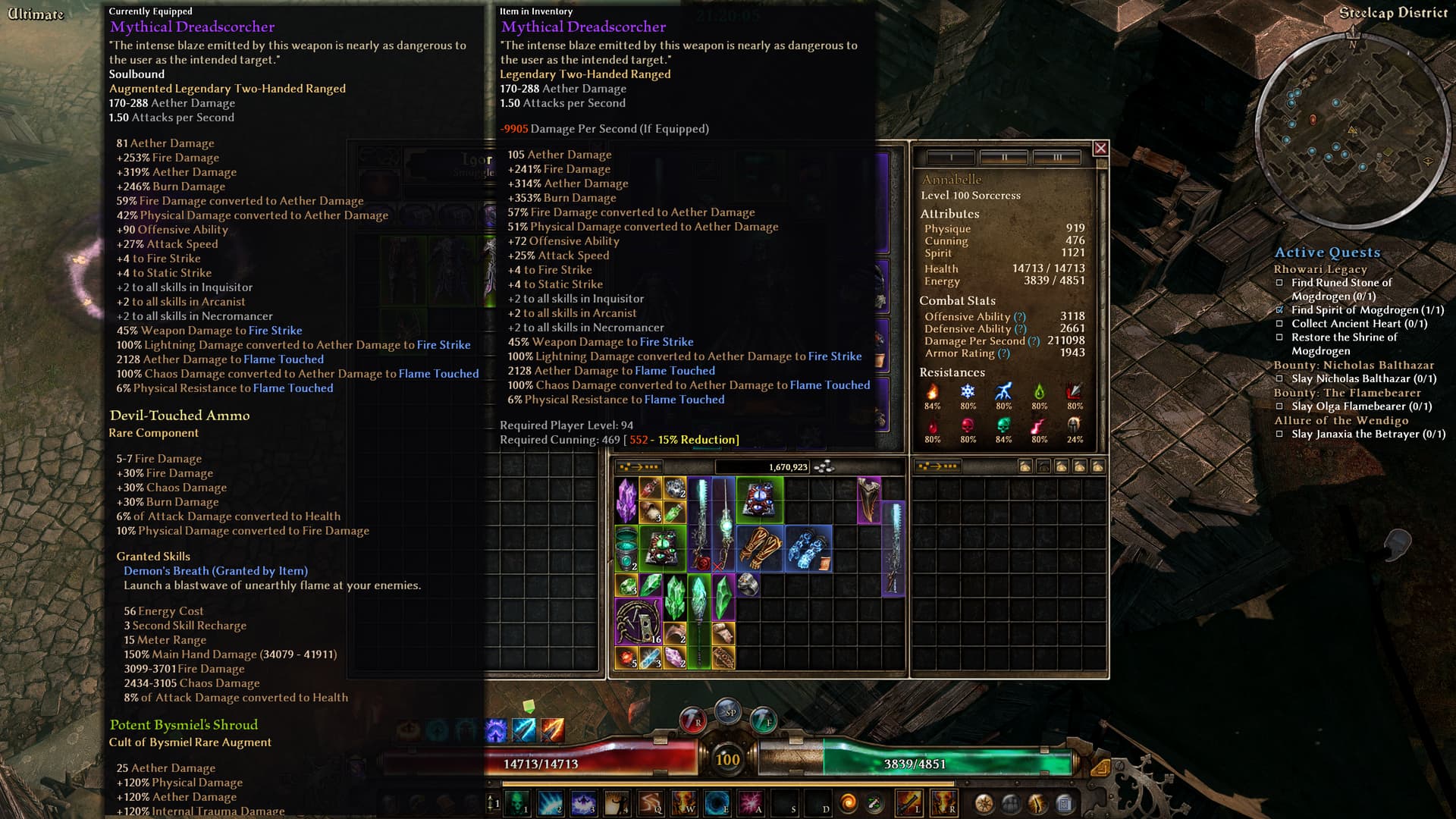Check the Collect Ancient Heart quest checkbox
The width and height of the screenshot is (1456, 819).
tap(1279, 324)
